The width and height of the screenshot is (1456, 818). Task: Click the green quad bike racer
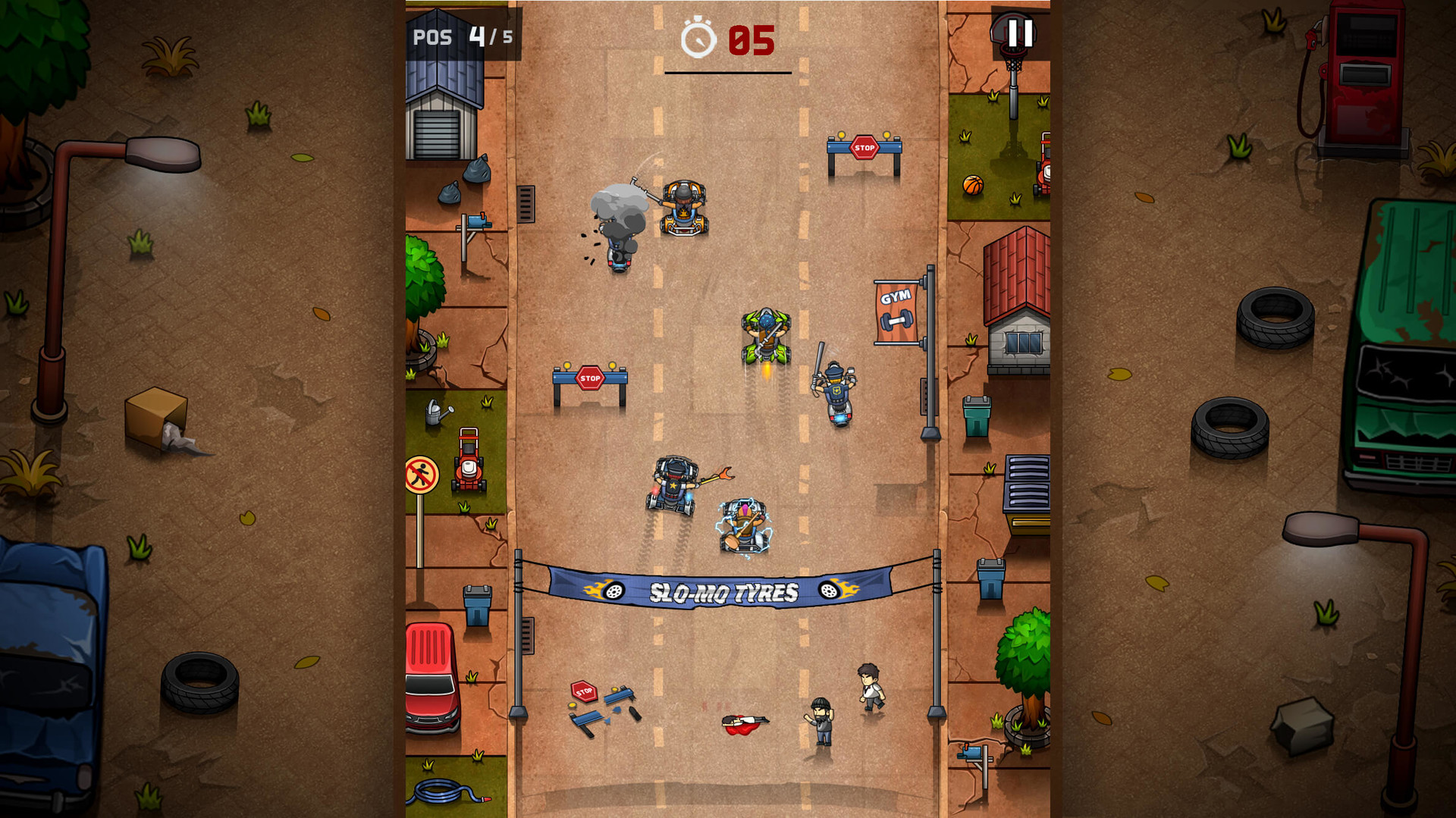click(766, 332)
